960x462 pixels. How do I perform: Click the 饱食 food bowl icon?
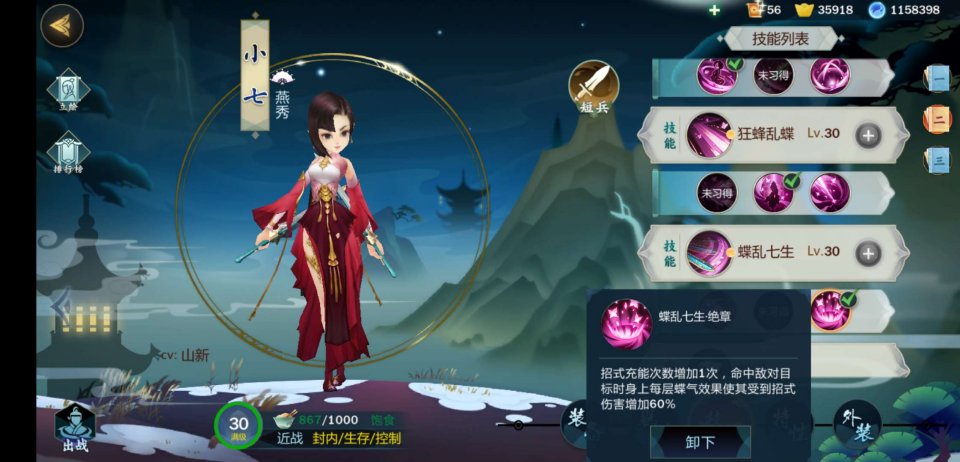tap(285, 421)
